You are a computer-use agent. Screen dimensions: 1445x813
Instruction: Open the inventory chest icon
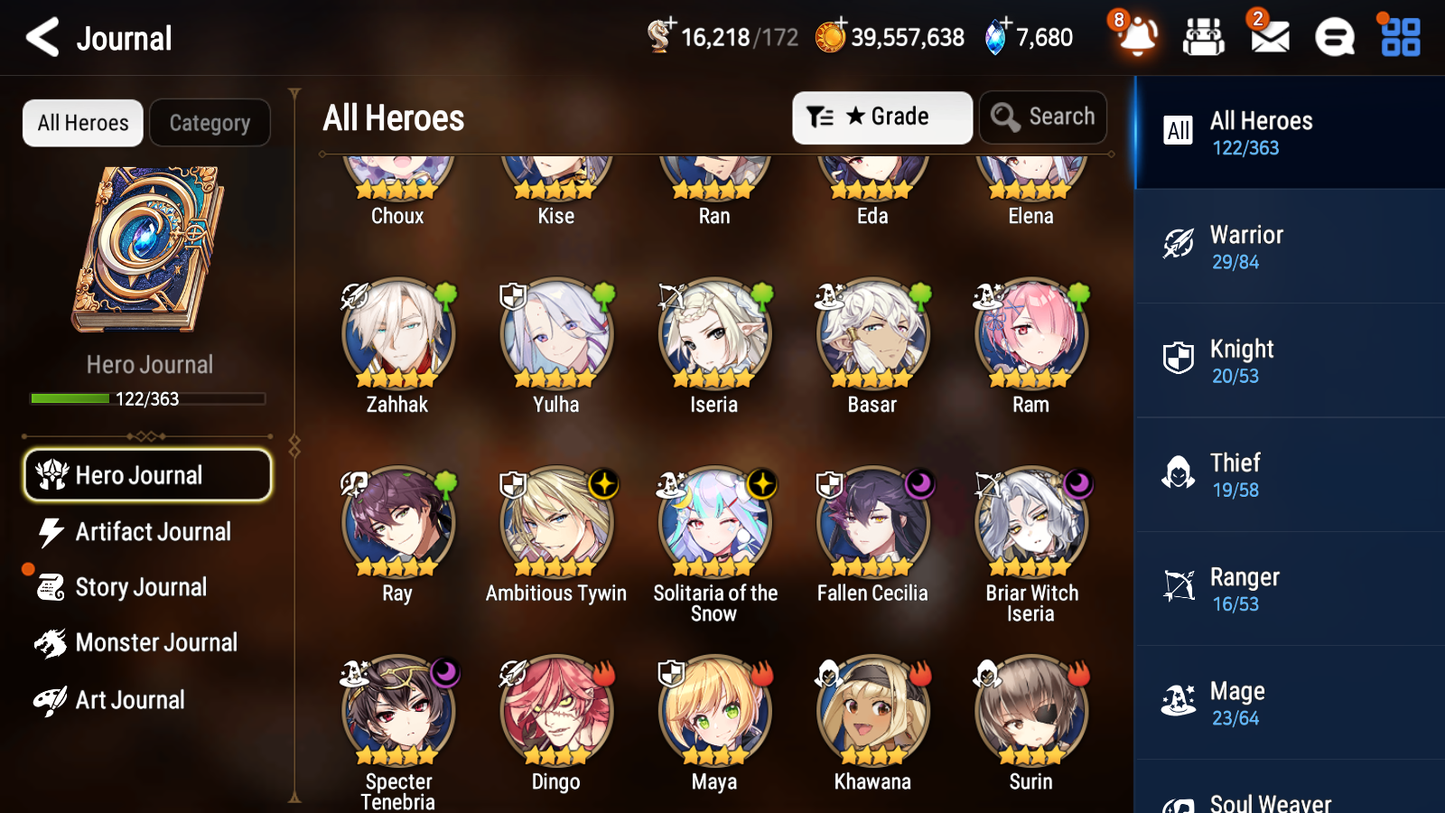point(1203,36)
